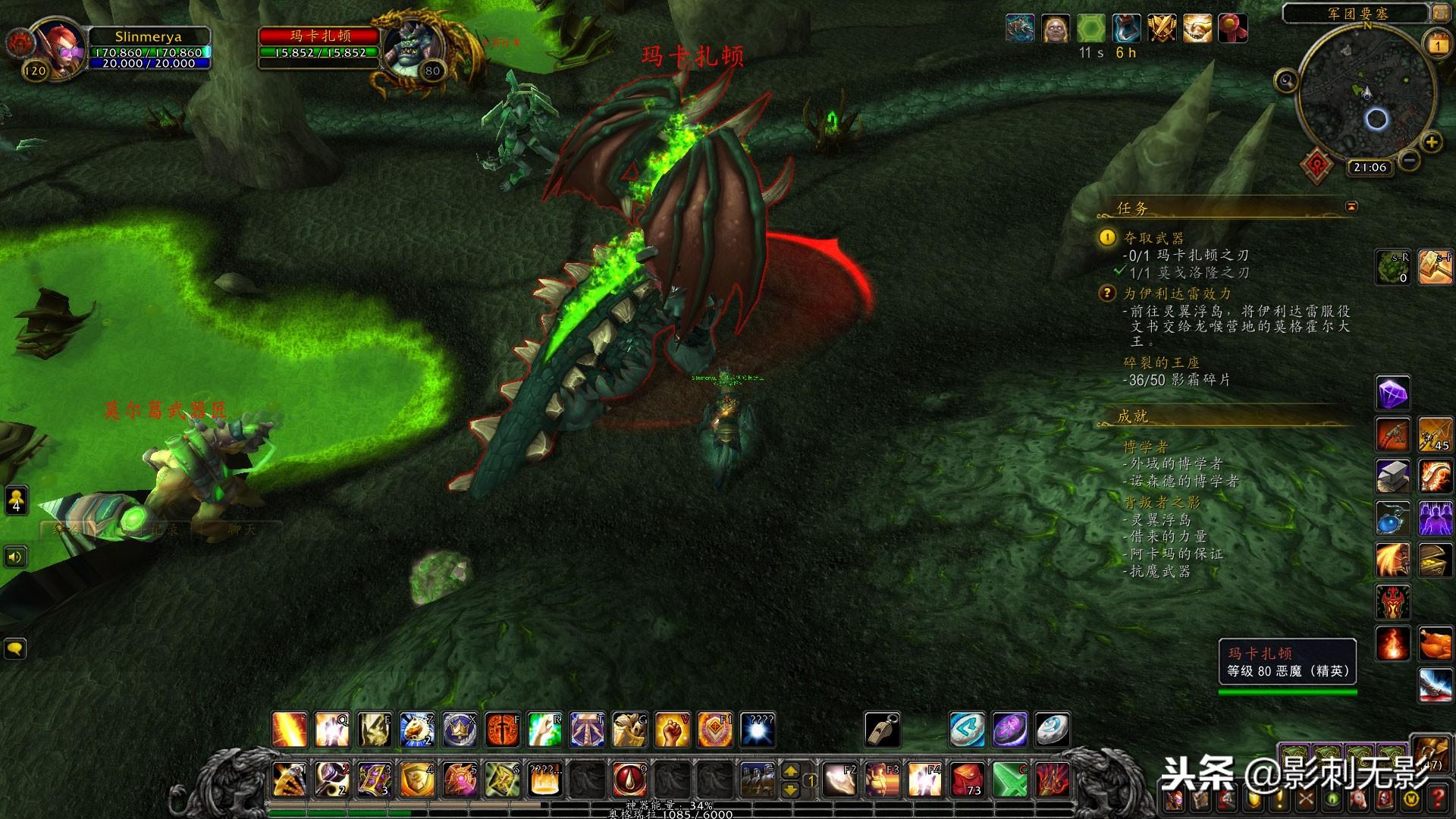The width and height of the screenshot is (1456, 819).
Task: Use the red blood drop ability in slot 9
Action: tap(629, 779)
